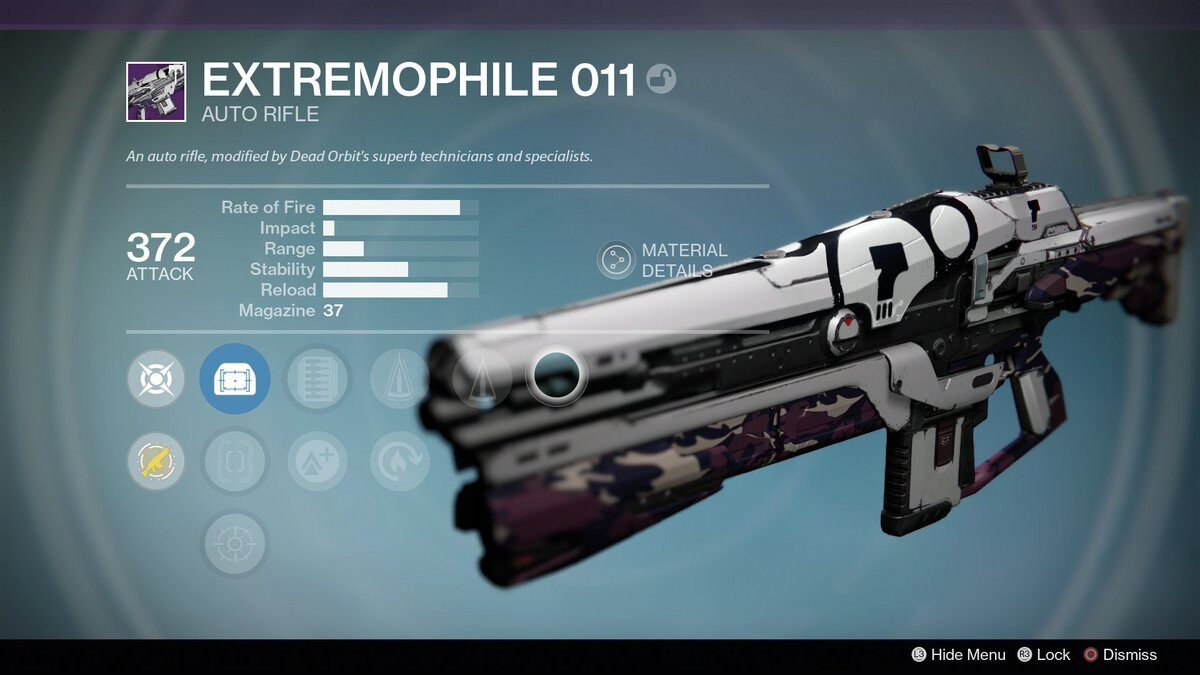The image size is (1200, 675).
Task: Choose the kinetic damage burst icon
Action: click(156, 380)
